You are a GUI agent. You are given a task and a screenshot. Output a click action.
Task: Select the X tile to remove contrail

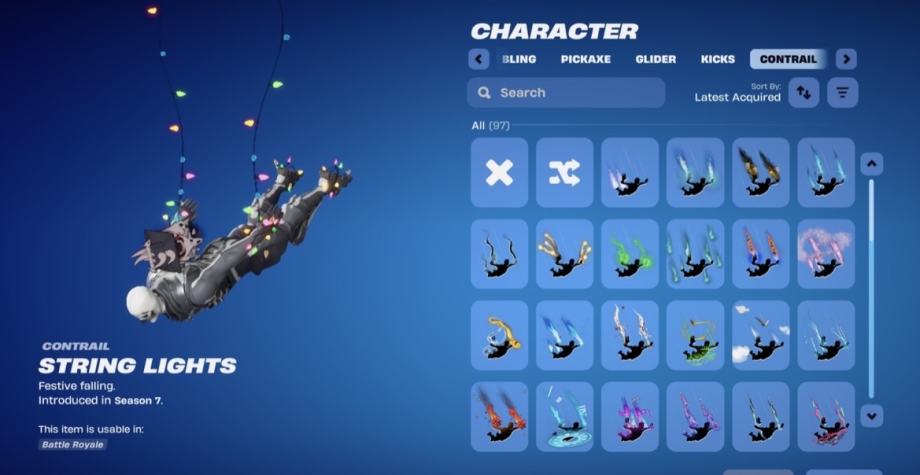point(499,173)
